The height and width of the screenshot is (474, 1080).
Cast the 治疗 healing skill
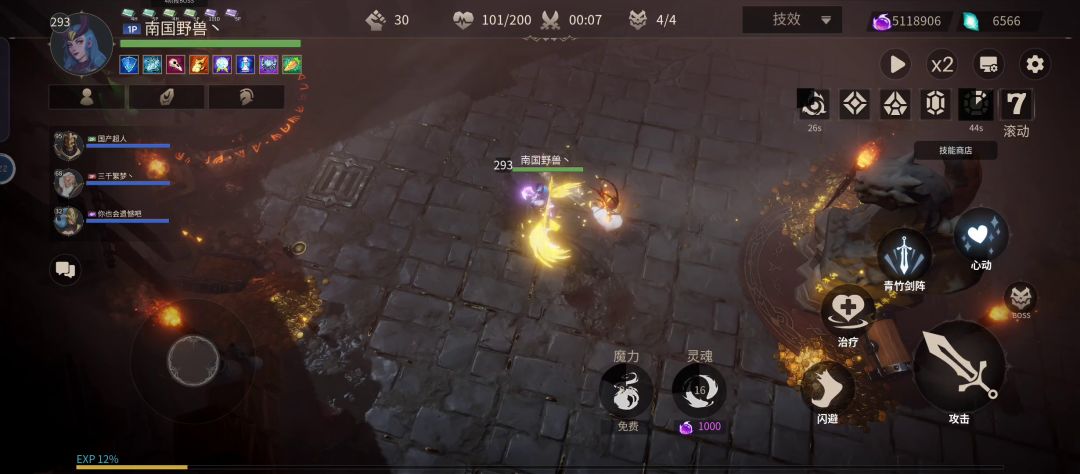coord(848,311)
